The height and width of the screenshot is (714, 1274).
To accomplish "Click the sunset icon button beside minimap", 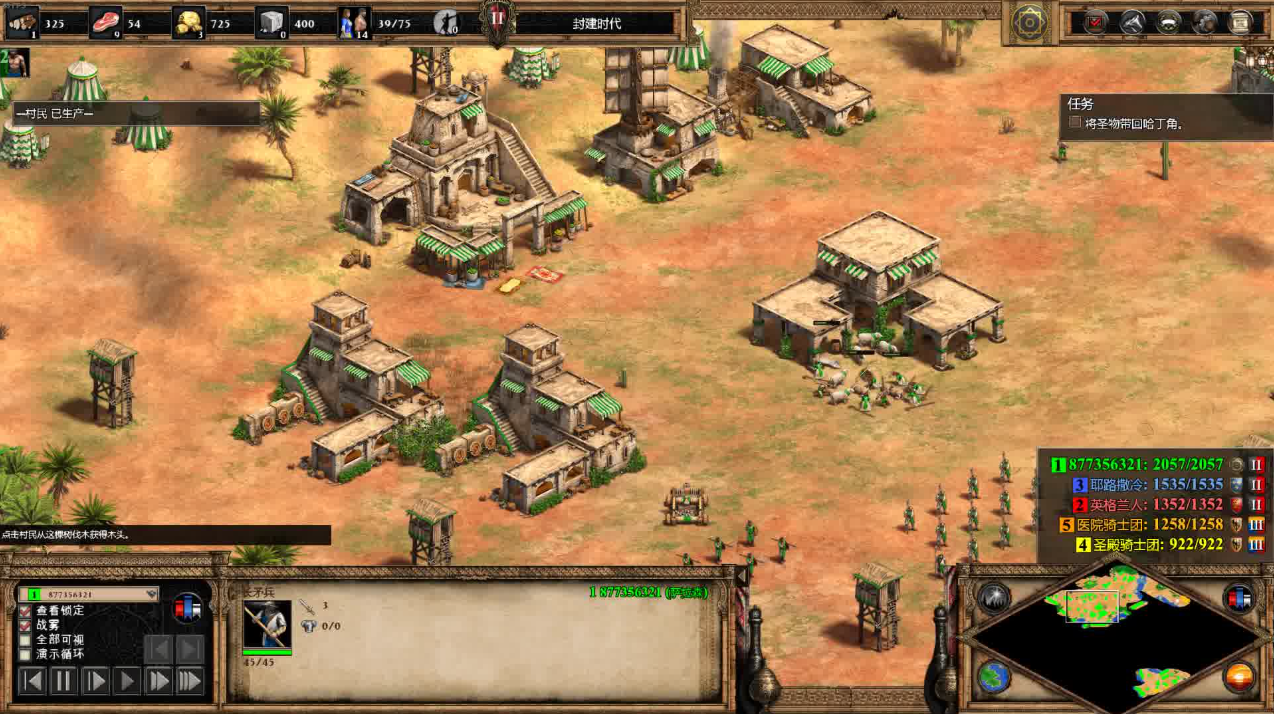I will click(x=1240, y=677).
